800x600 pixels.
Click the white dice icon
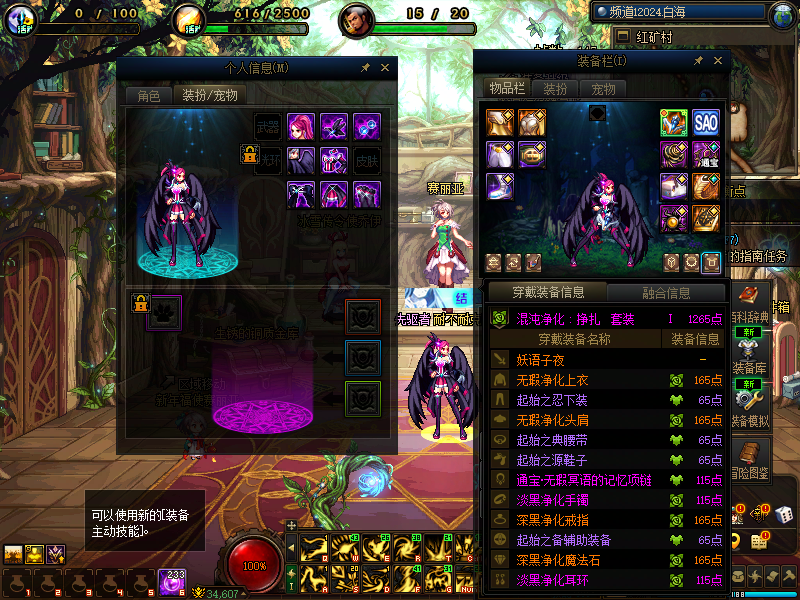[x=784, y=514]
